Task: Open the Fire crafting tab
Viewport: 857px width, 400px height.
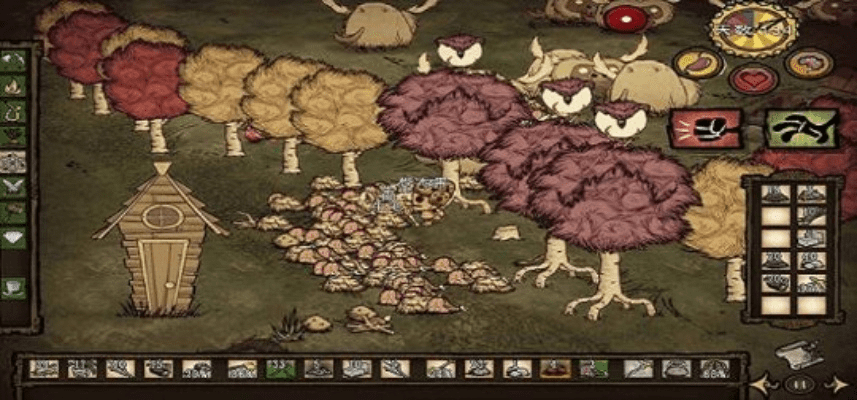Action: (x=15, y=84)
